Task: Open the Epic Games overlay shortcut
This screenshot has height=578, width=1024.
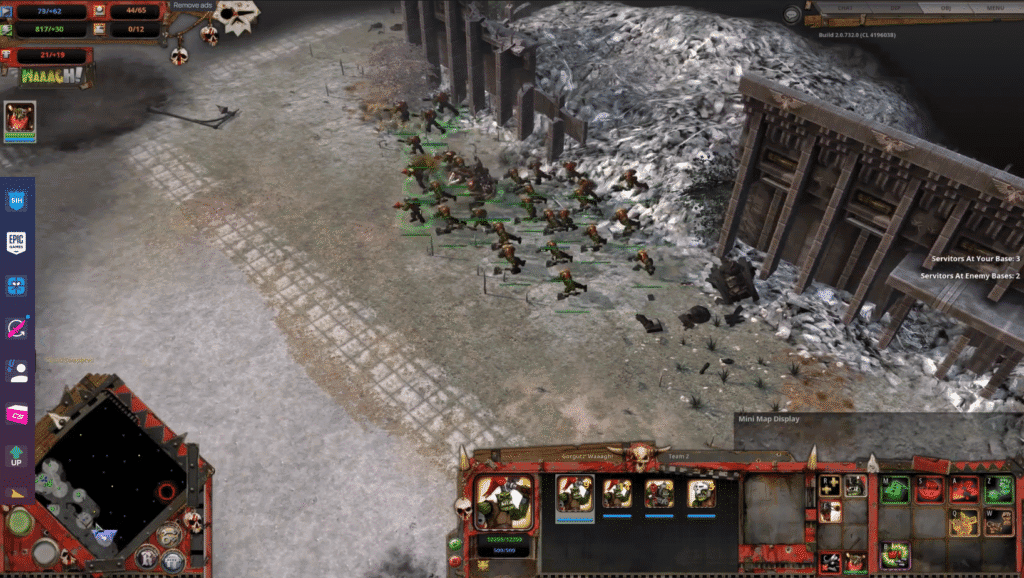Action: click(x=17, y=243)
